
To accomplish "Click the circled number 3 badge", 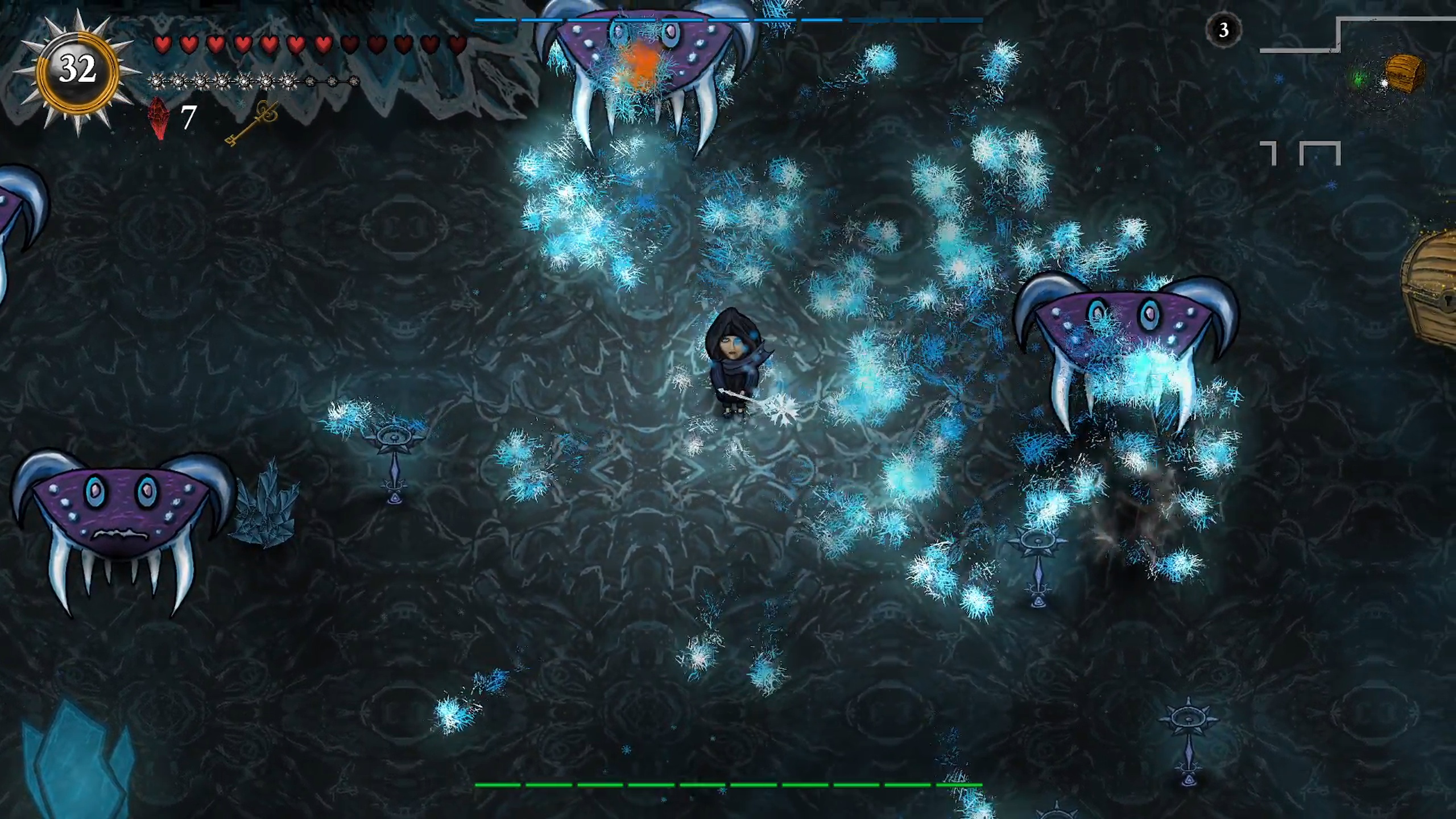I will 1223,30.
